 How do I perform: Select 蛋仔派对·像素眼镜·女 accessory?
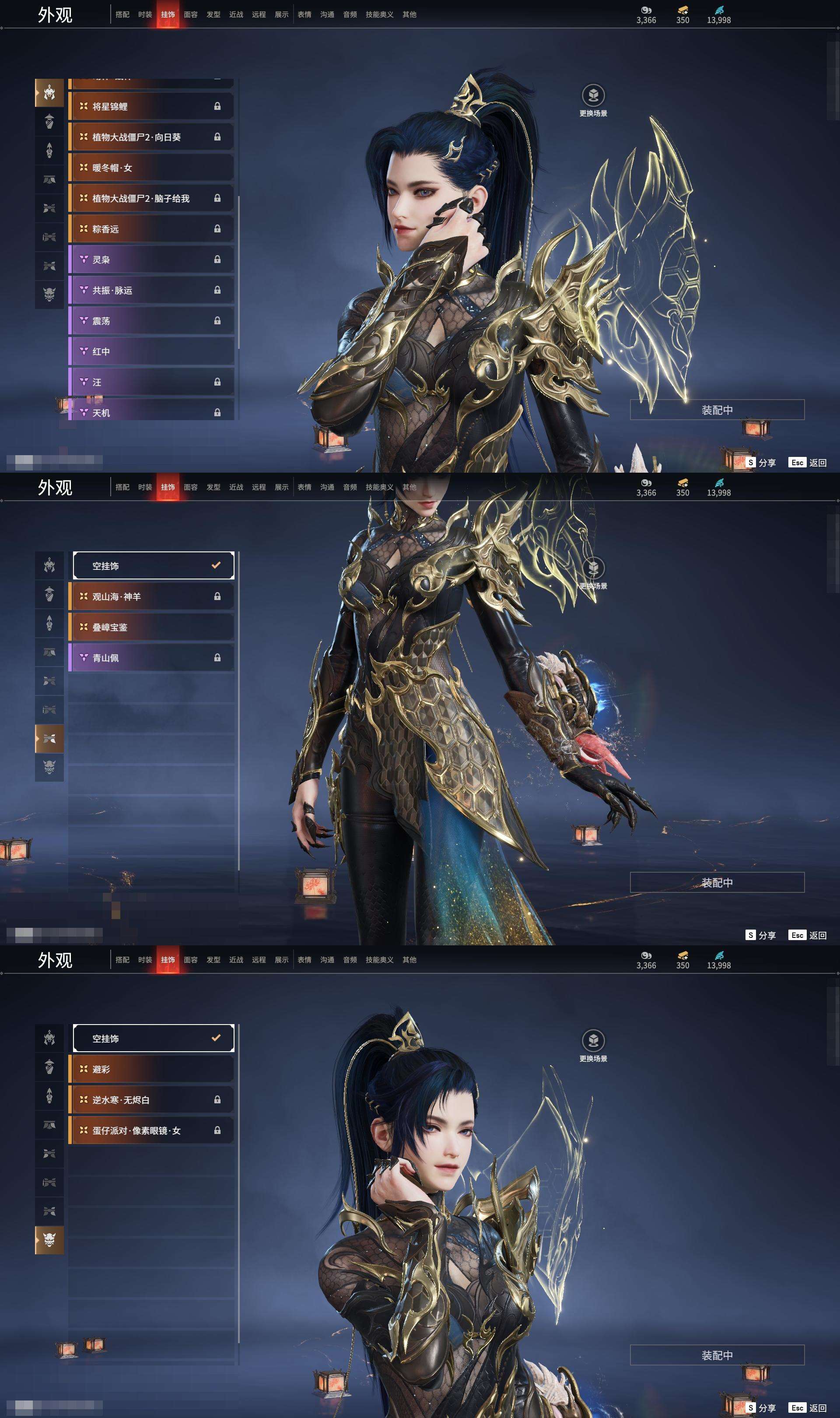click(x=150, y=1130)
